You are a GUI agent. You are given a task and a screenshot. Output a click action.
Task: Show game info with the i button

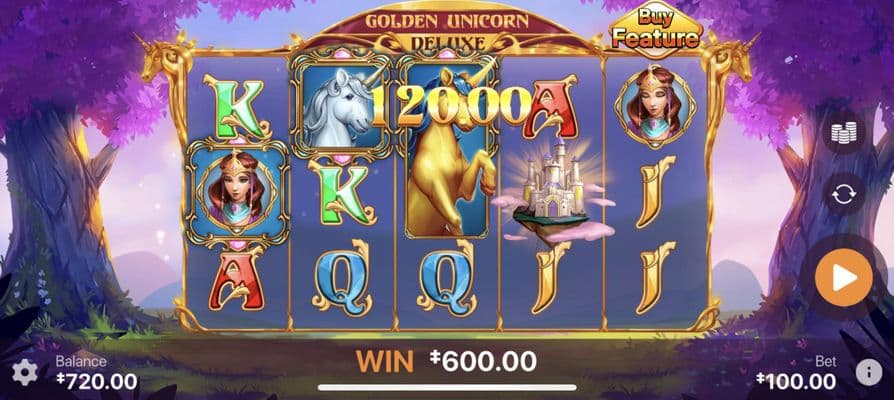[867, 373]
